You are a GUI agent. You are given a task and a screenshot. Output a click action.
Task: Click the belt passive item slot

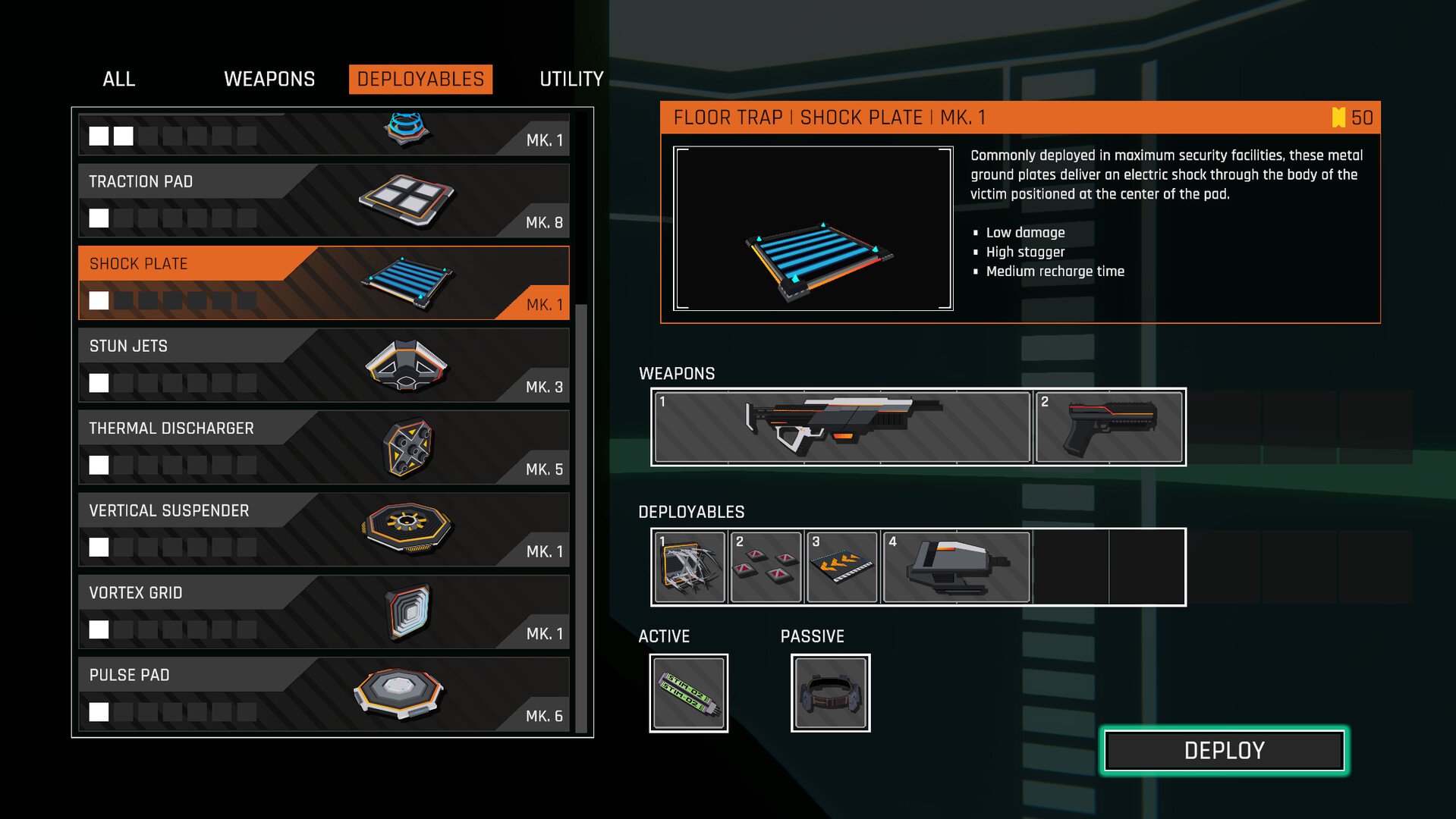coord(830,693)
